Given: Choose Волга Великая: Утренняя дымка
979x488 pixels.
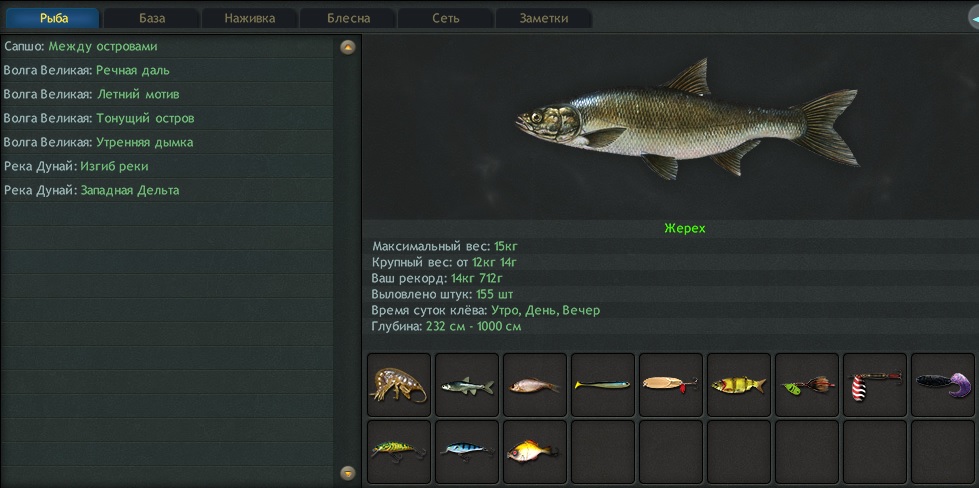Looking at the screenshot, I should click(98, 142).
